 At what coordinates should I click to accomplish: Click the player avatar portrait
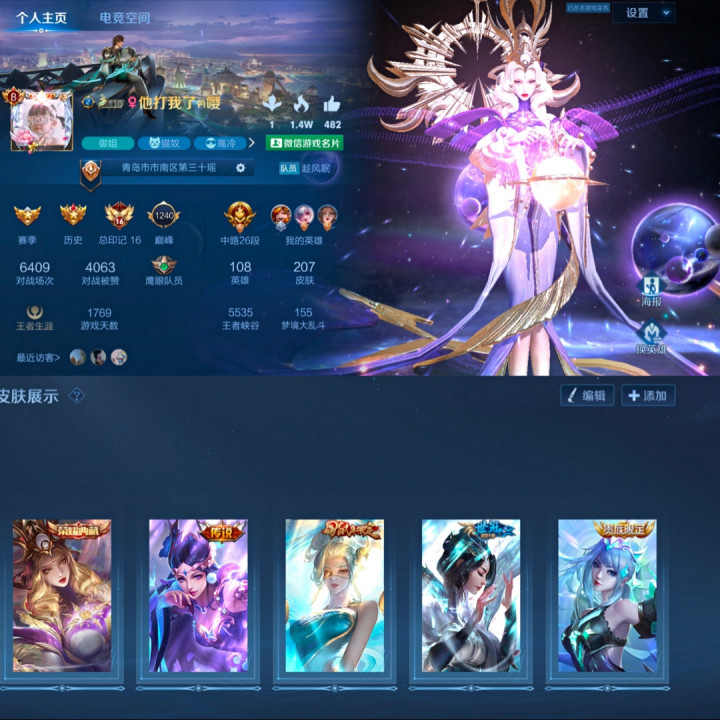coord(42,122)
